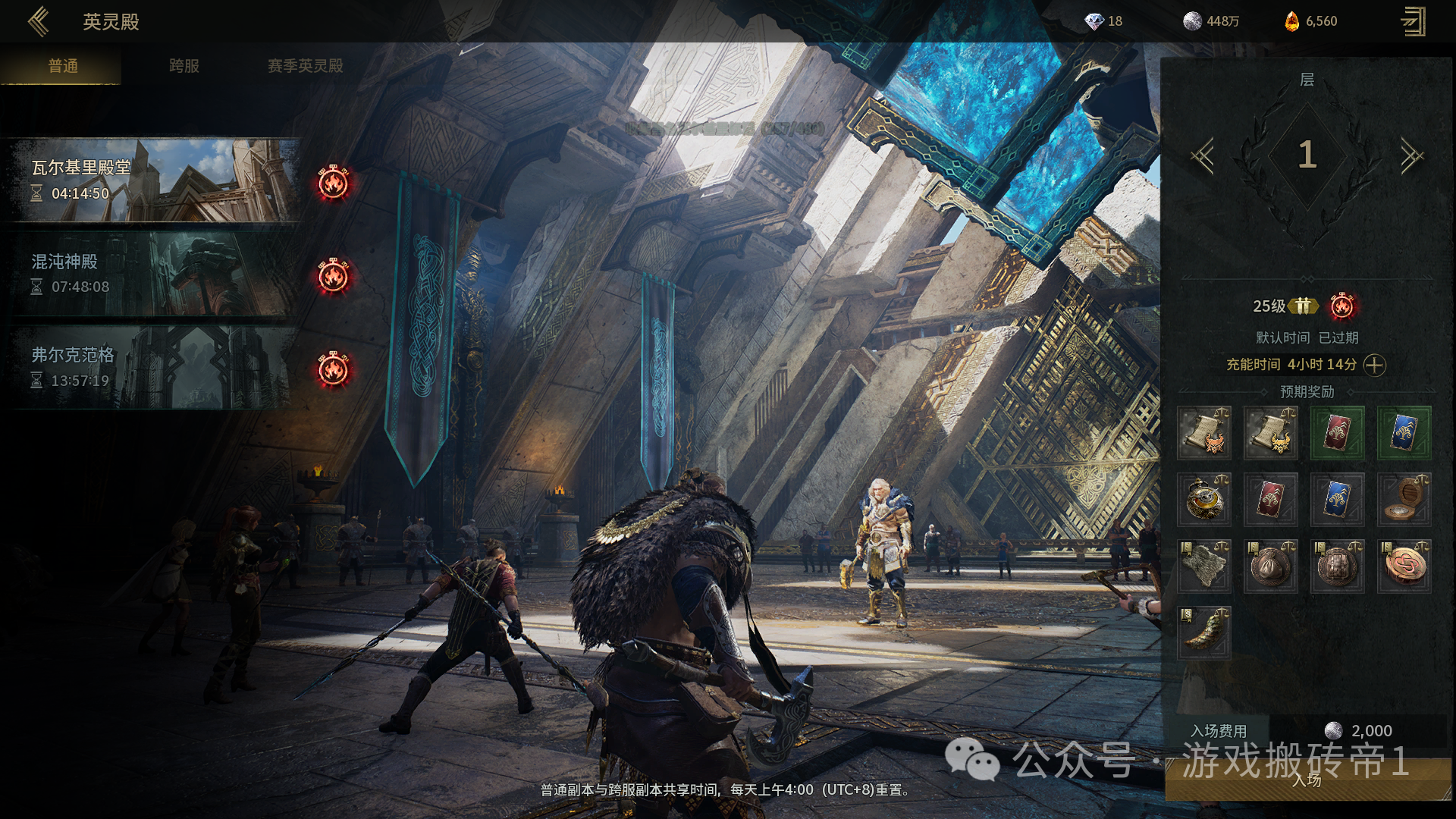Select the 普通 tab
This screenshot has width=1456, height=819.
63,66
